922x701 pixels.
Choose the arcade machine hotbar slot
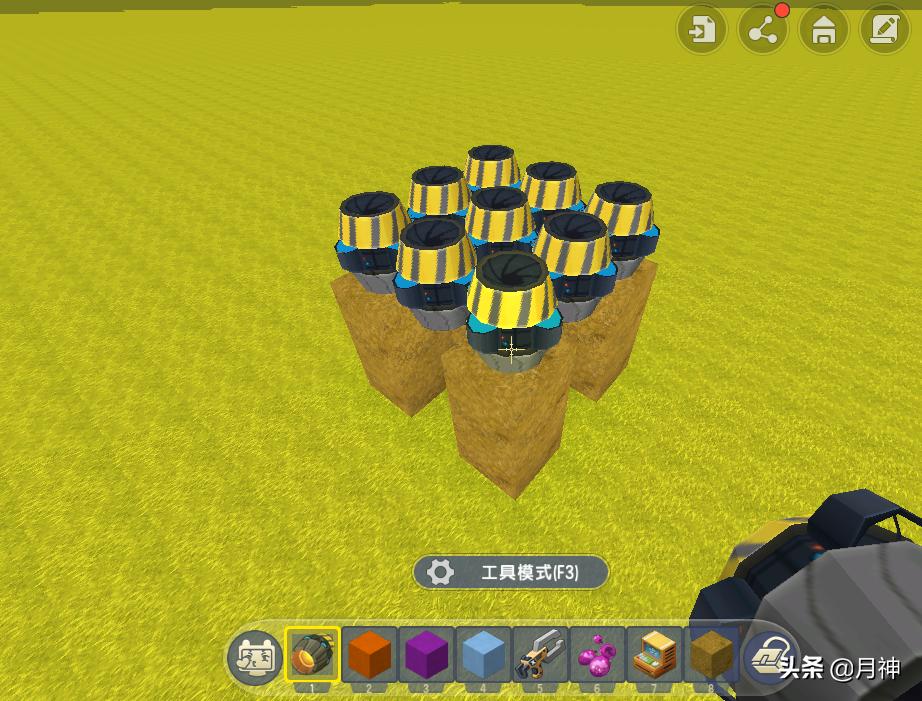(654, 655)
